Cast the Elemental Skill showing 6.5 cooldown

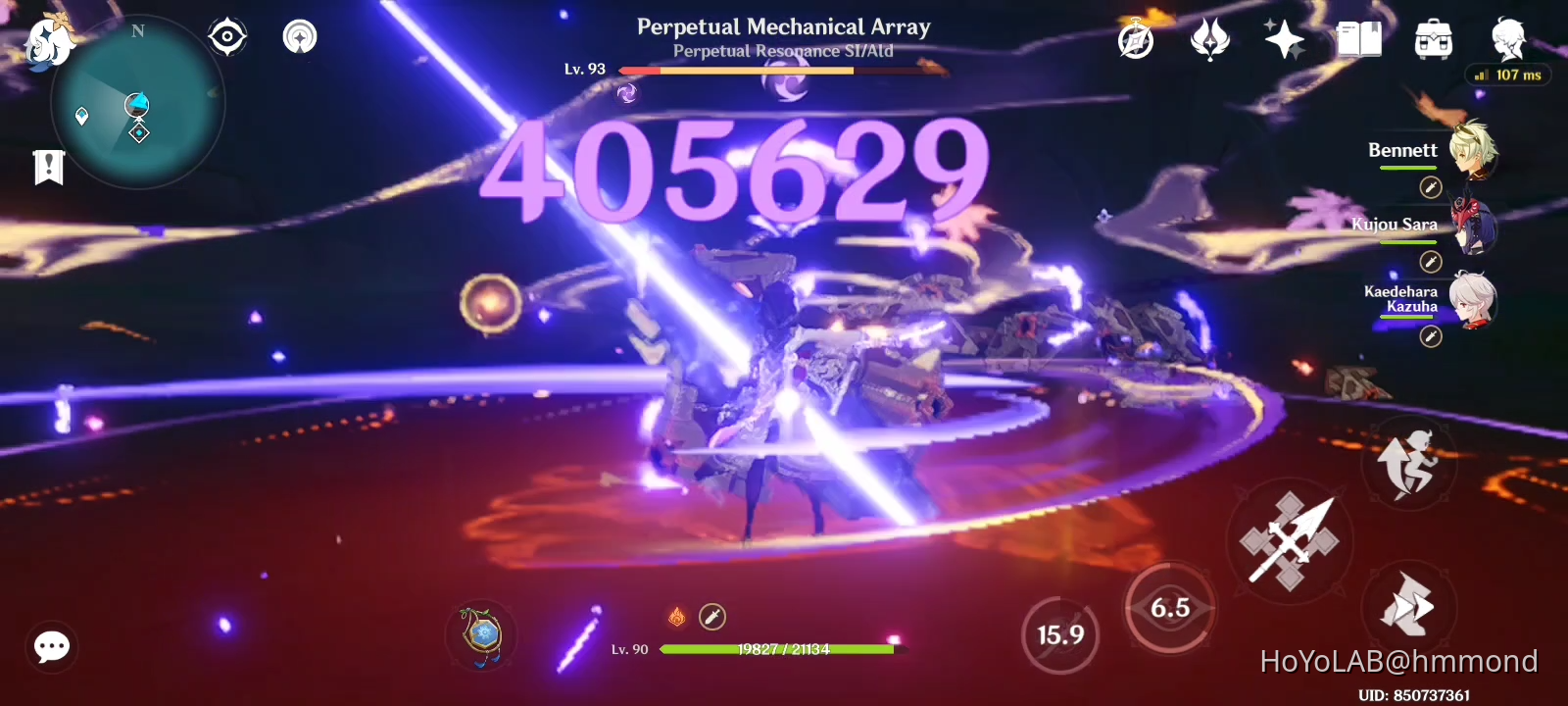point(1169,608)
